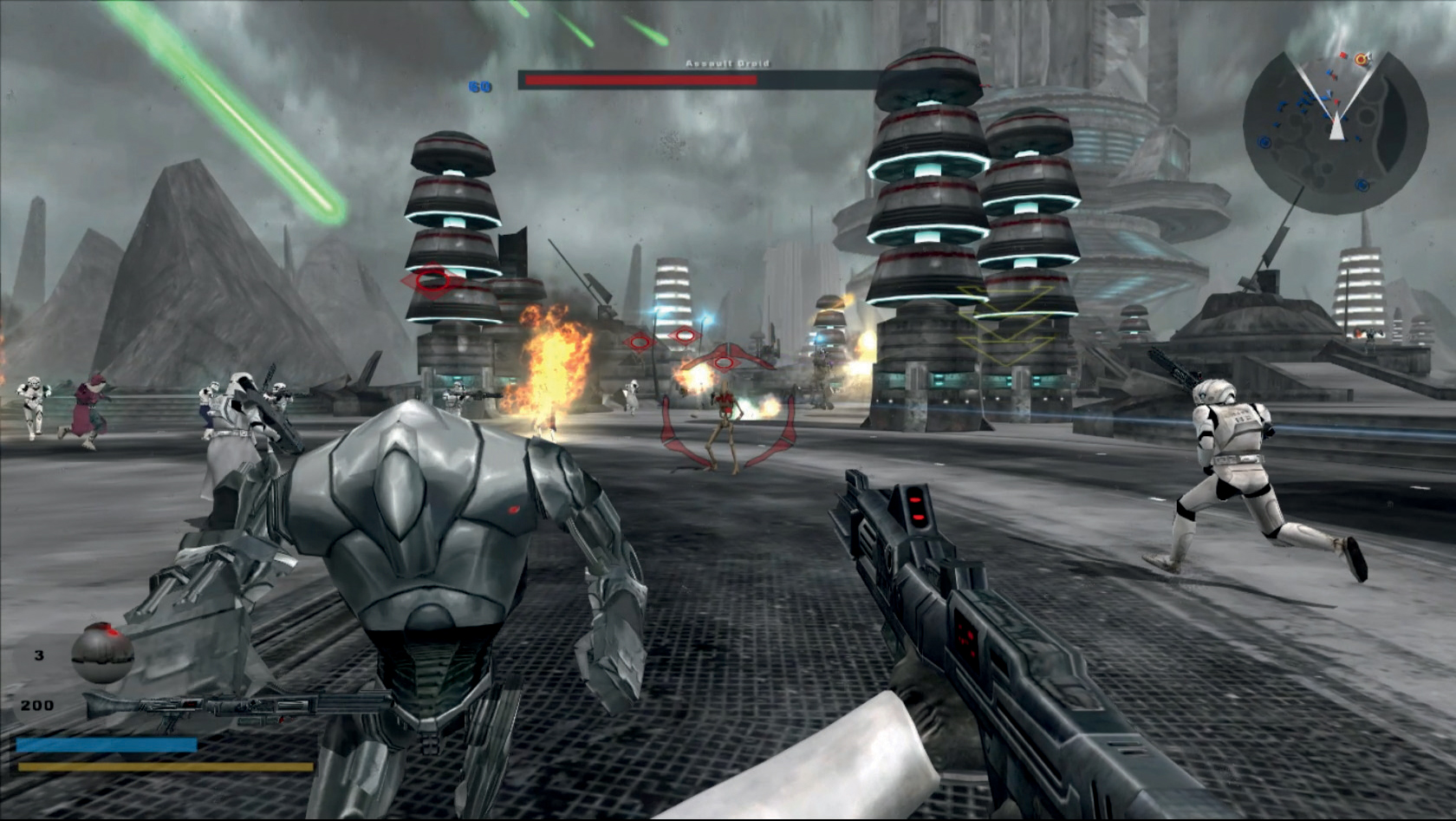This screenshot has width=1456, height=821.
Task: Choose the blaster rifle weapon icon
Action: [234, 708]
